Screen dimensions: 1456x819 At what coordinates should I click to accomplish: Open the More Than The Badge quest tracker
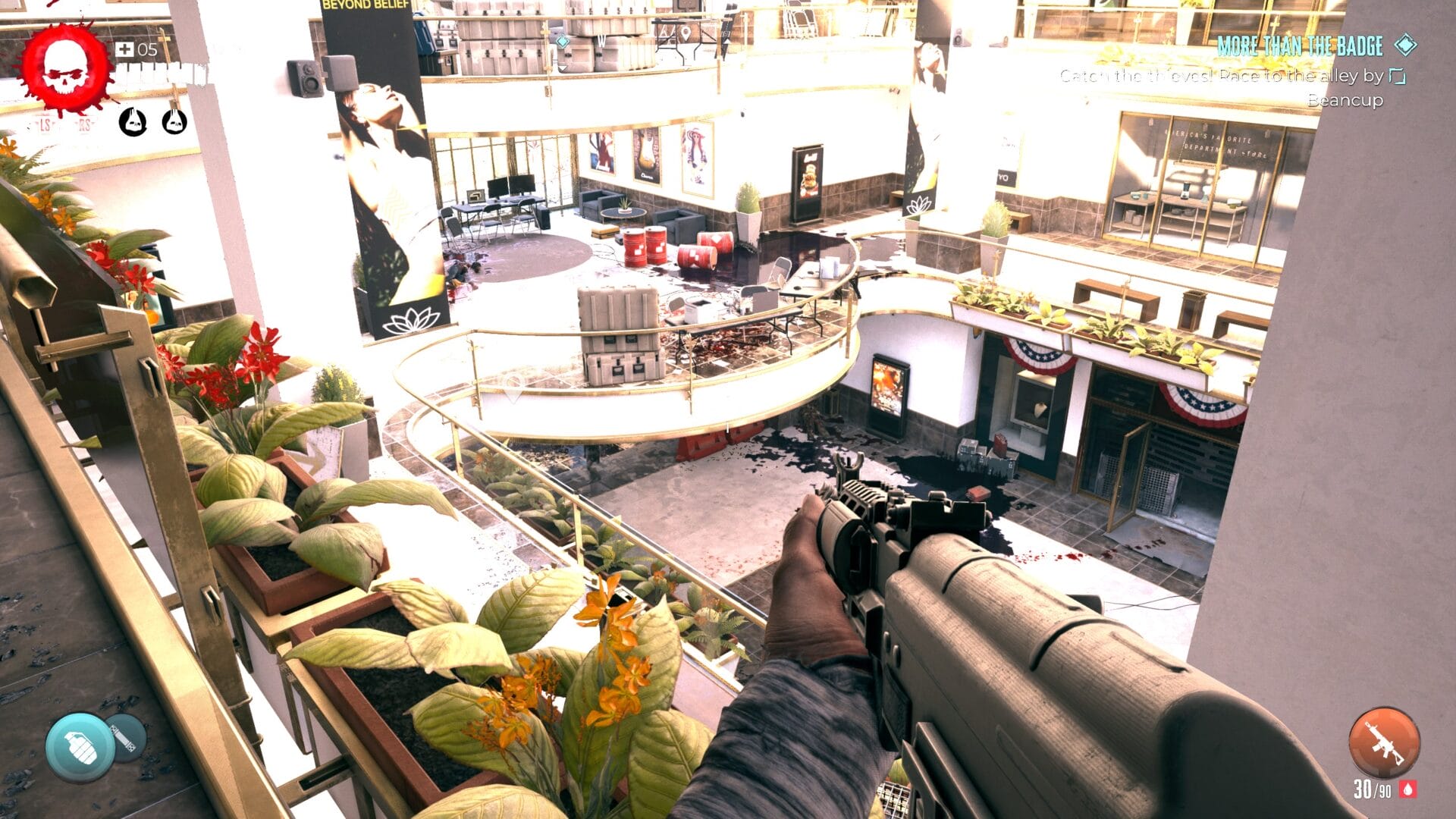click(1300, 46)
